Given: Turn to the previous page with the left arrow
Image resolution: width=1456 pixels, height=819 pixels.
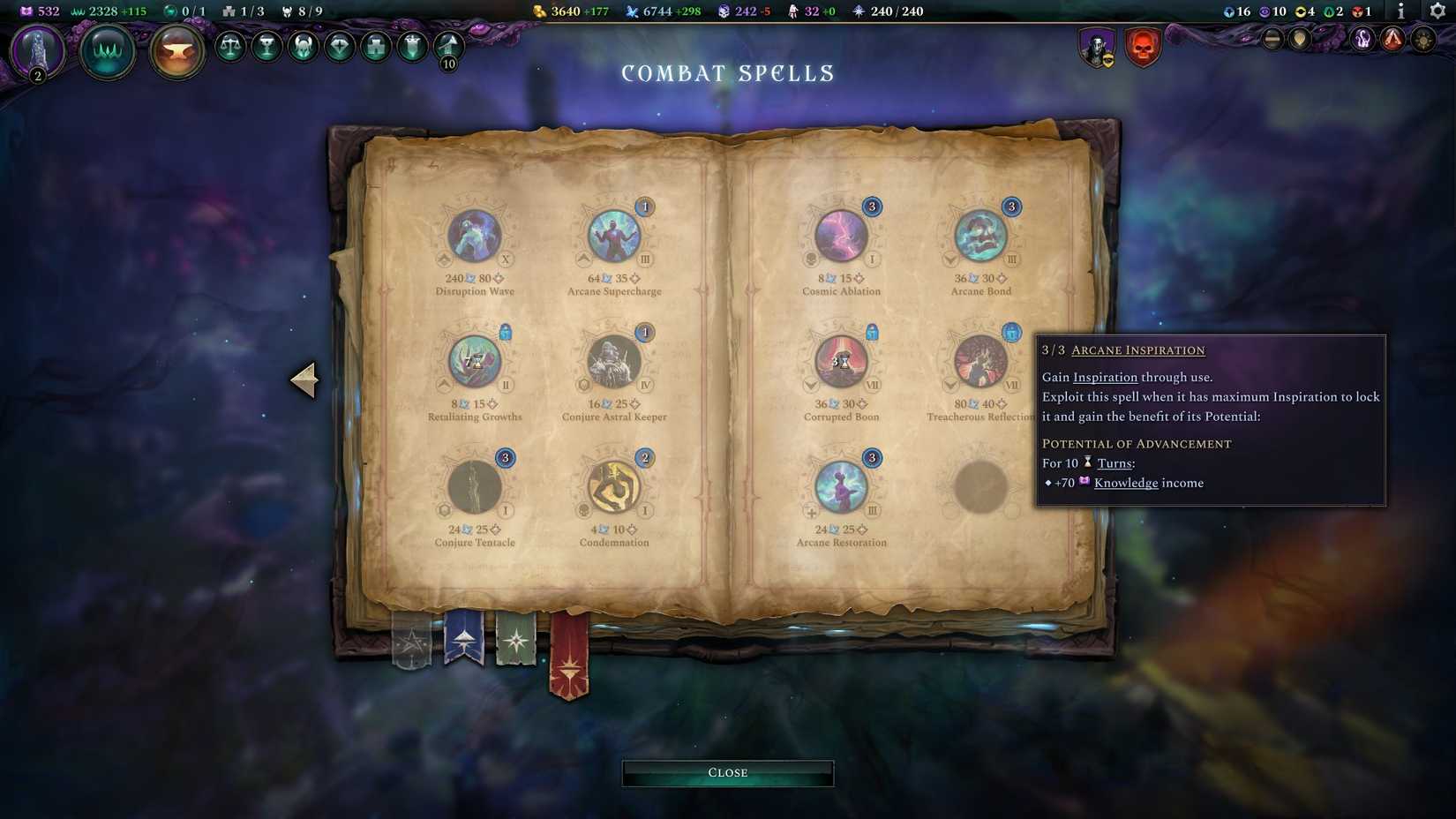Looking at the screenshot, I should pyautogui.click(x=304, y=379).
